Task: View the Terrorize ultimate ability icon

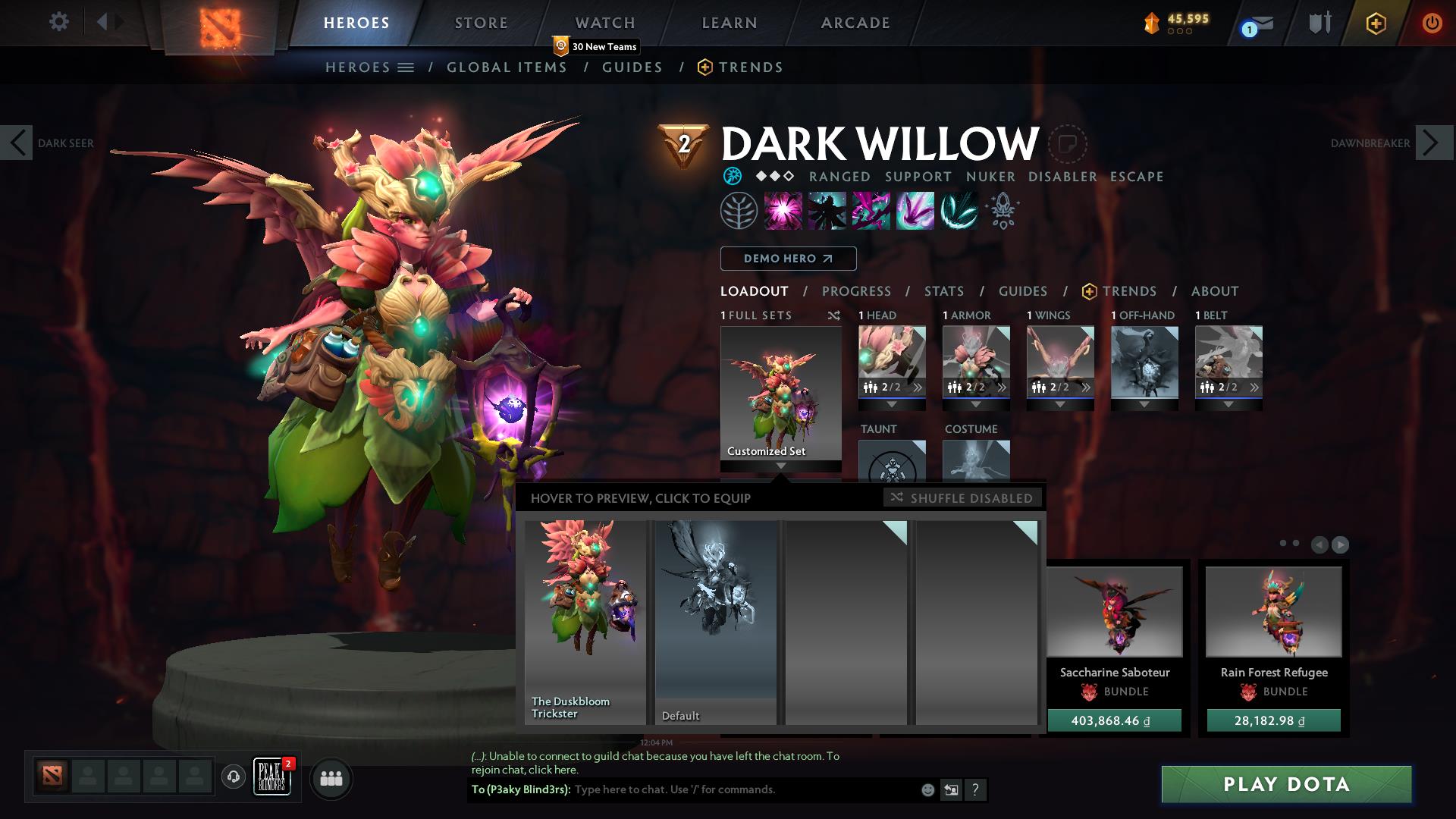Action: click(957, 210)
